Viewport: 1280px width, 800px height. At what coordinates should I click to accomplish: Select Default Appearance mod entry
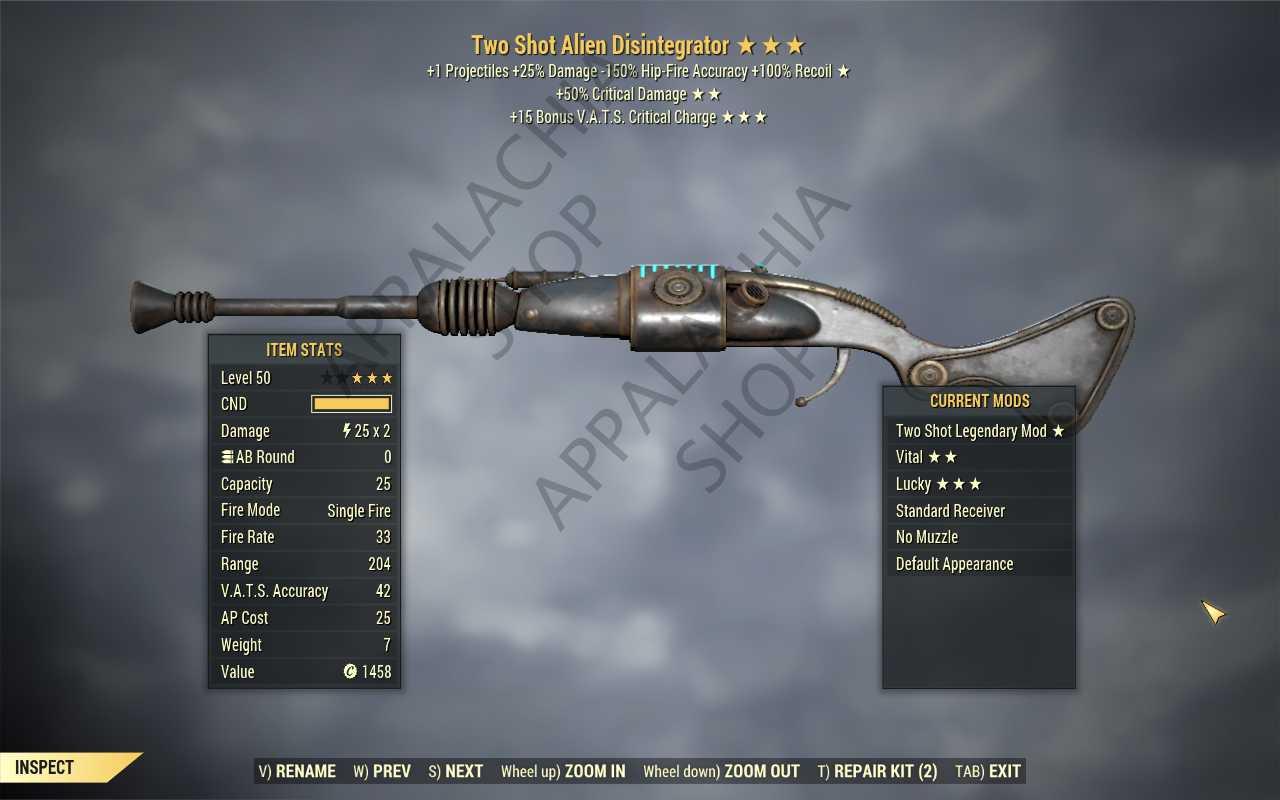point(954,563)
